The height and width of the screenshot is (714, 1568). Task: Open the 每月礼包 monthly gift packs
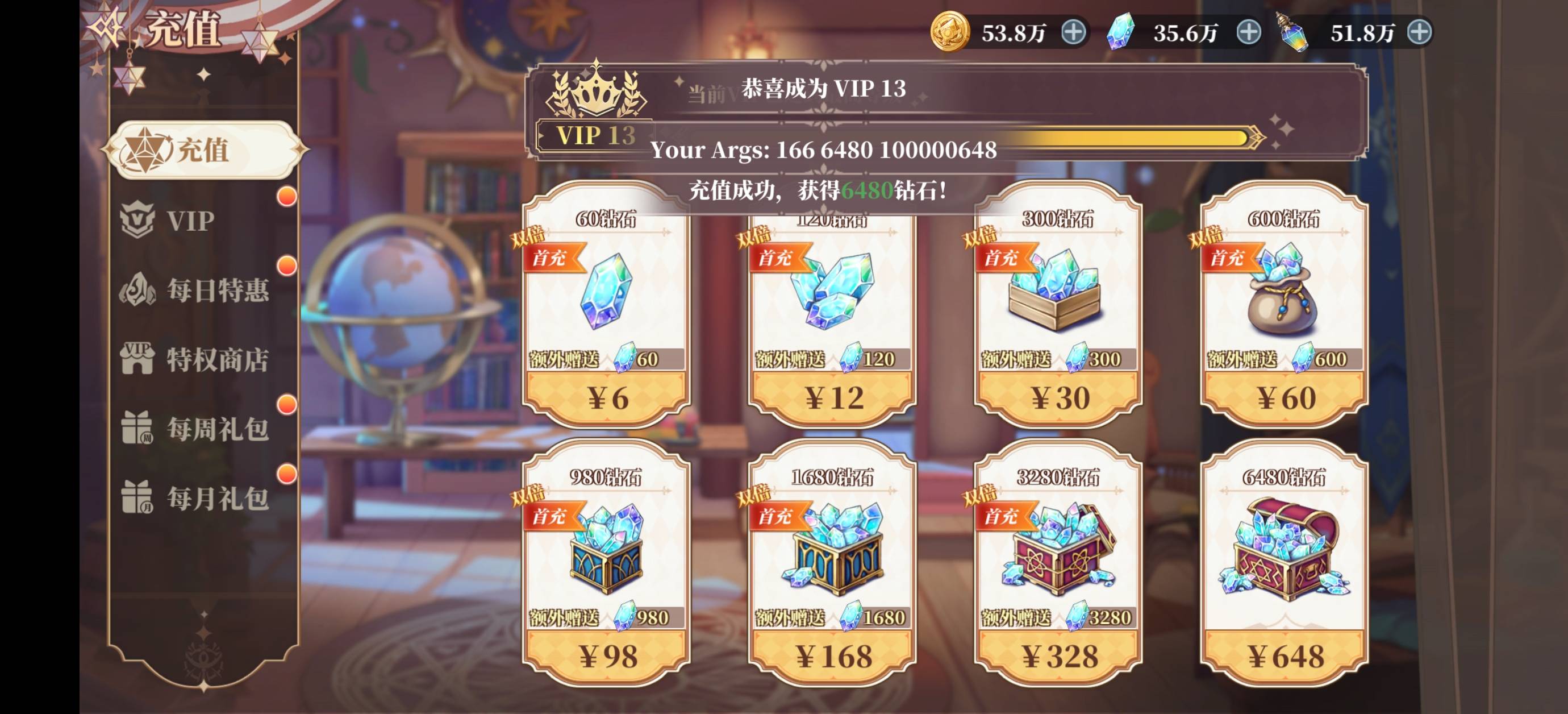216,499
